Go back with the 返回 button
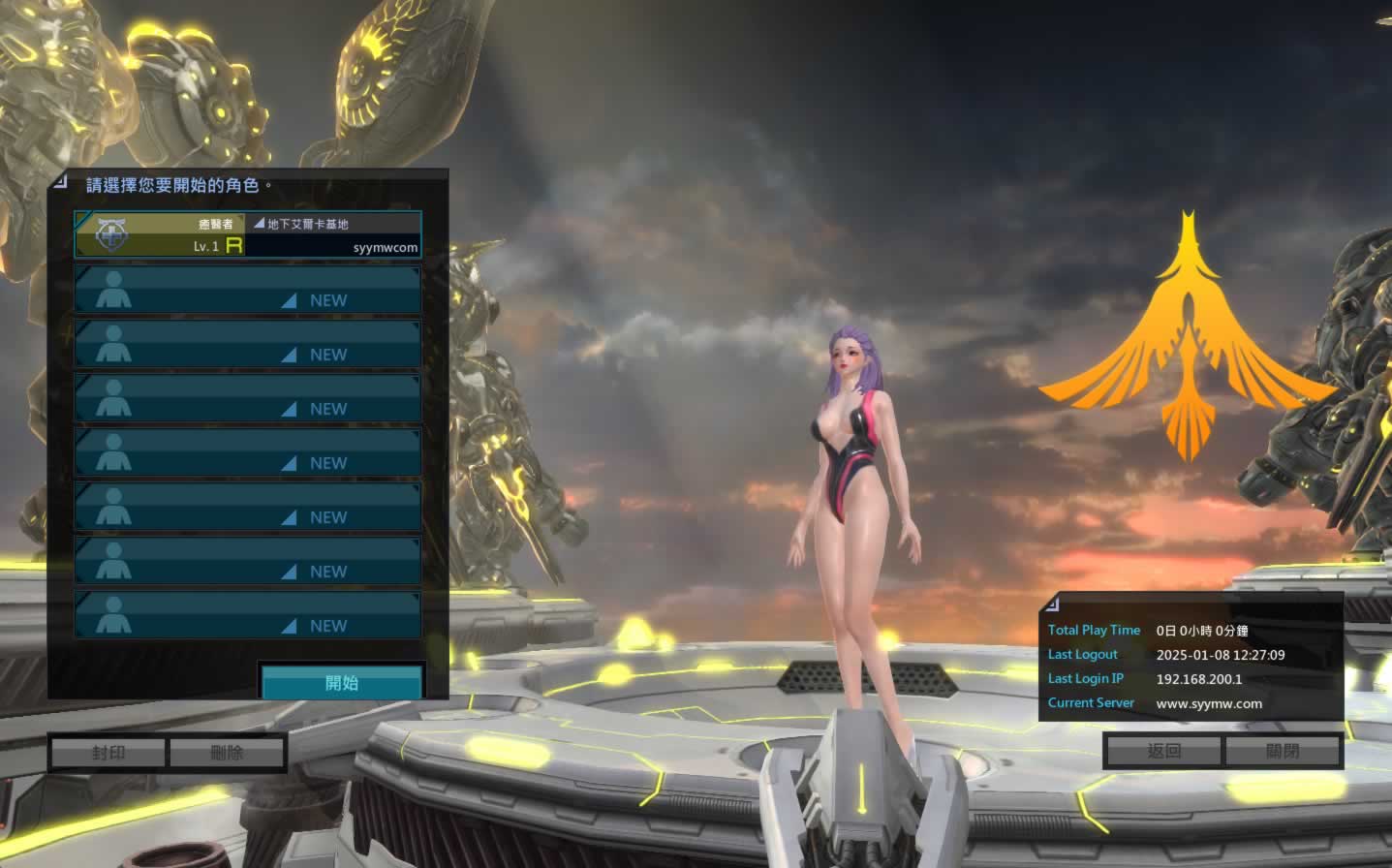The image size is (1392, 868). 1164,751
